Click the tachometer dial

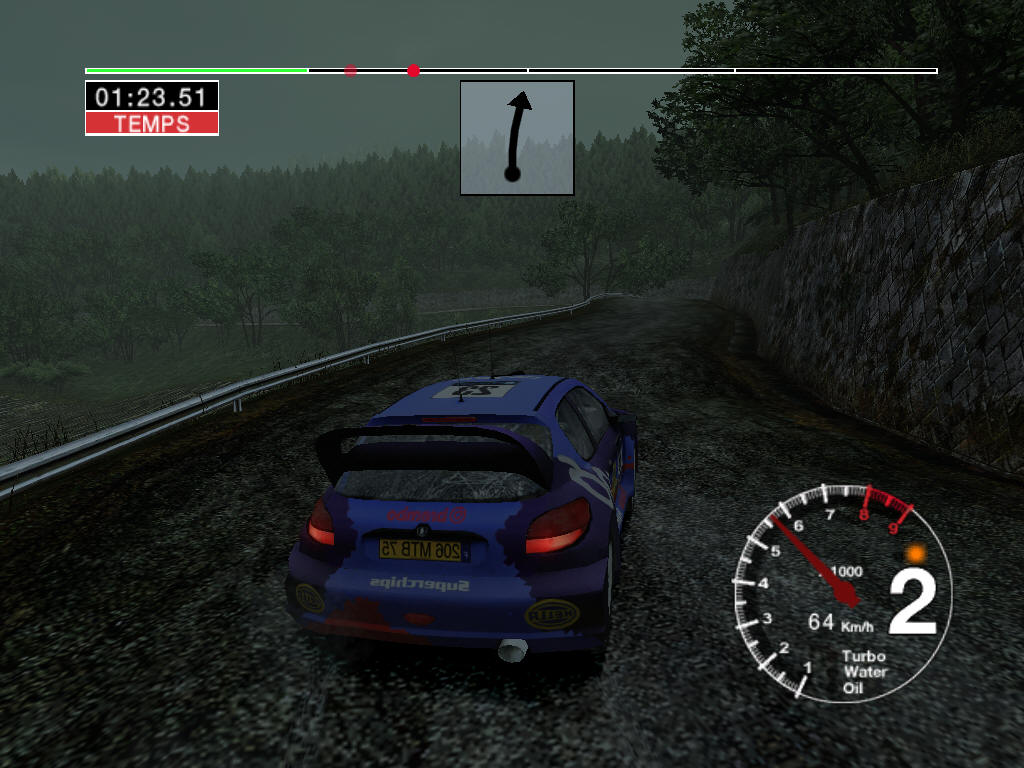(x=842, y=593)
